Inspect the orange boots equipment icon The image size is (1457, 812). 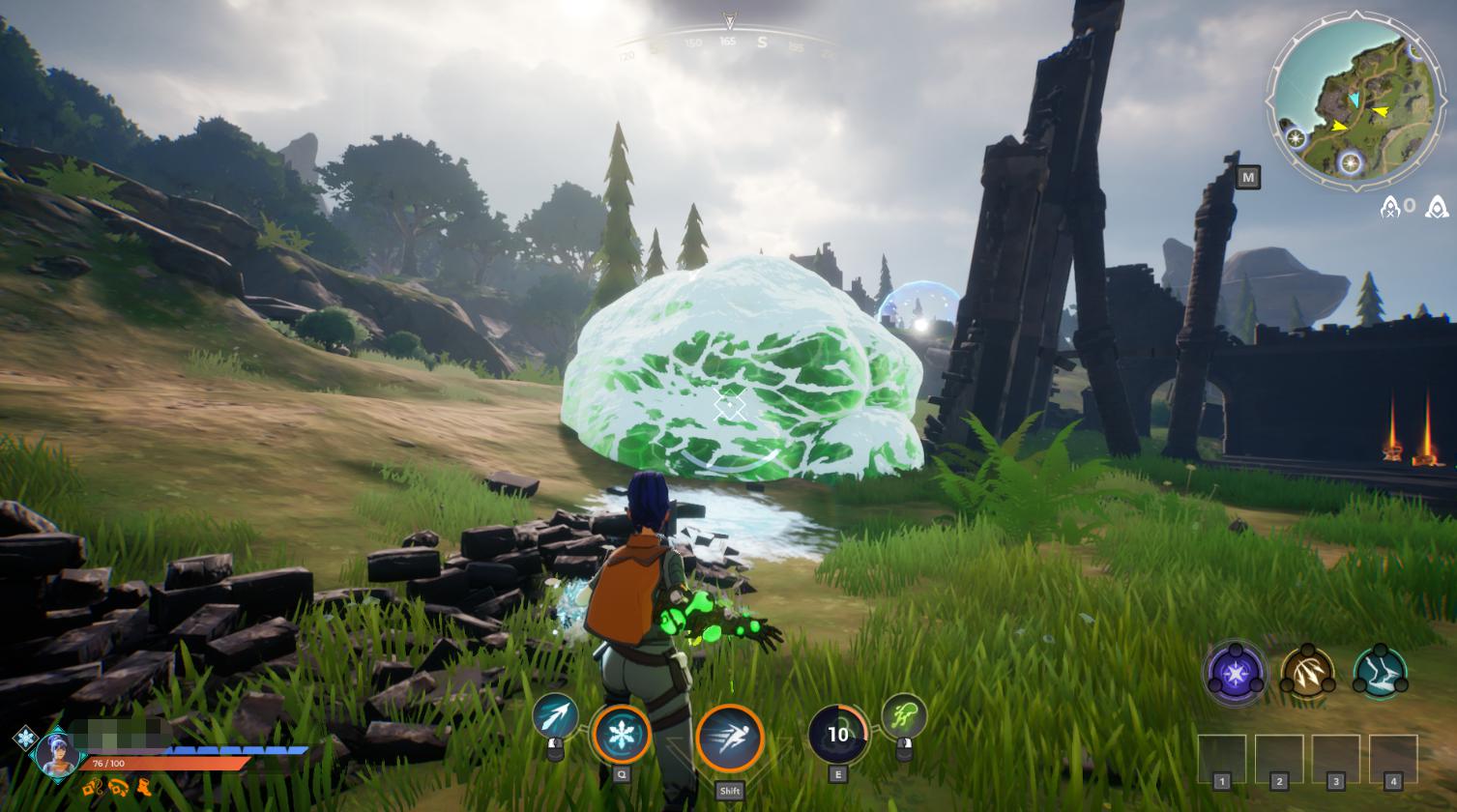click(144, 788)
